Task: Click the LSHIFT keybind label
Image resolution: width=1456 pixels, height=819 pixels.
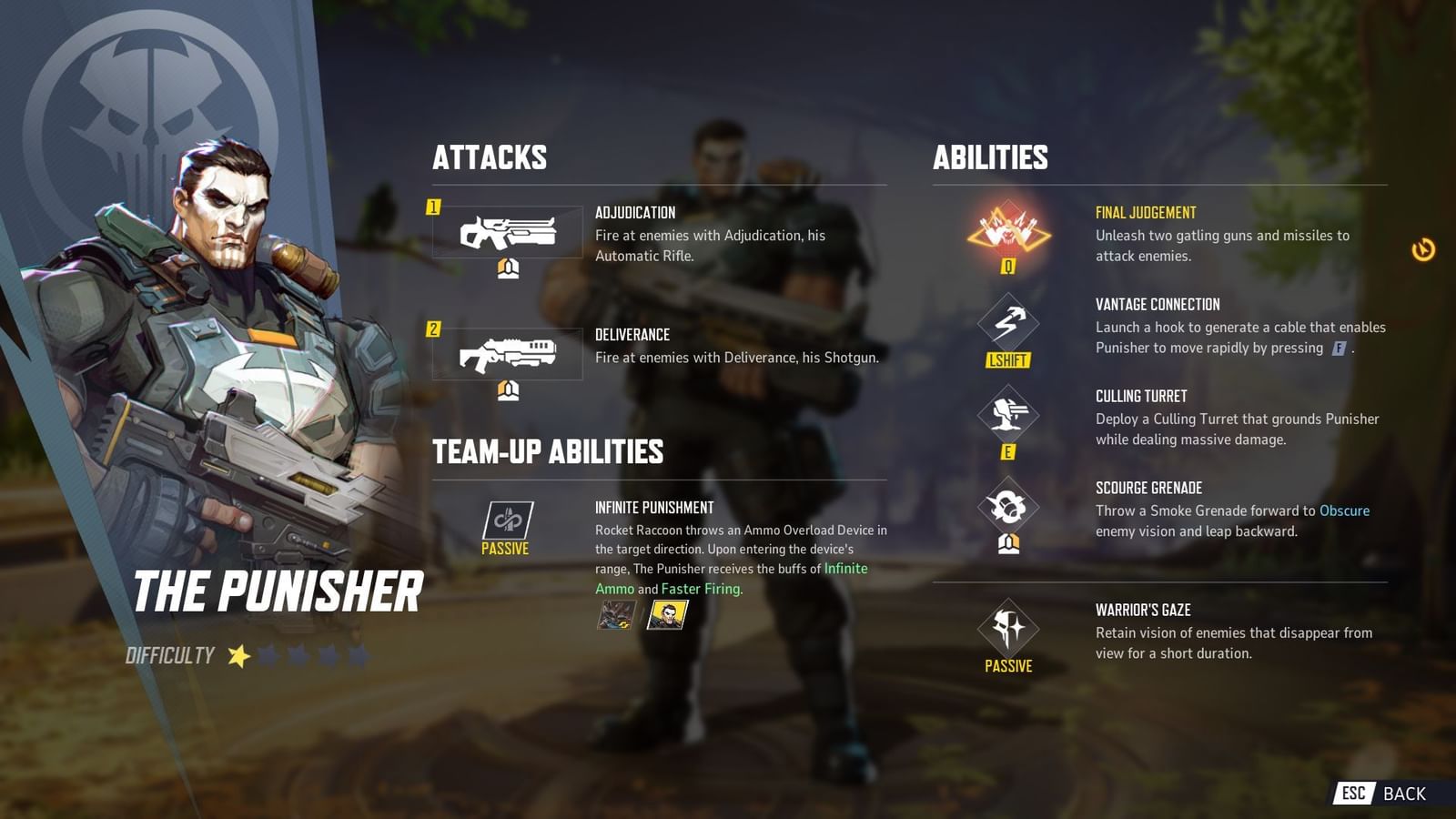Action: click(x=1010, y=359)
